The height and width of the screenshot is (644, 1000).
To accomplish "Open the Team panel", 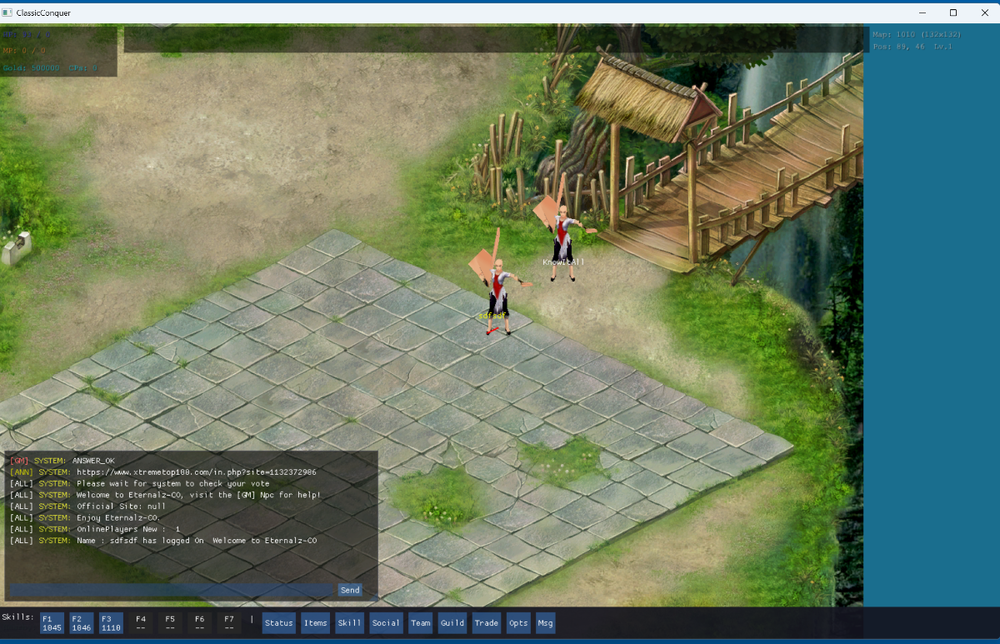I will coord(421,623).
